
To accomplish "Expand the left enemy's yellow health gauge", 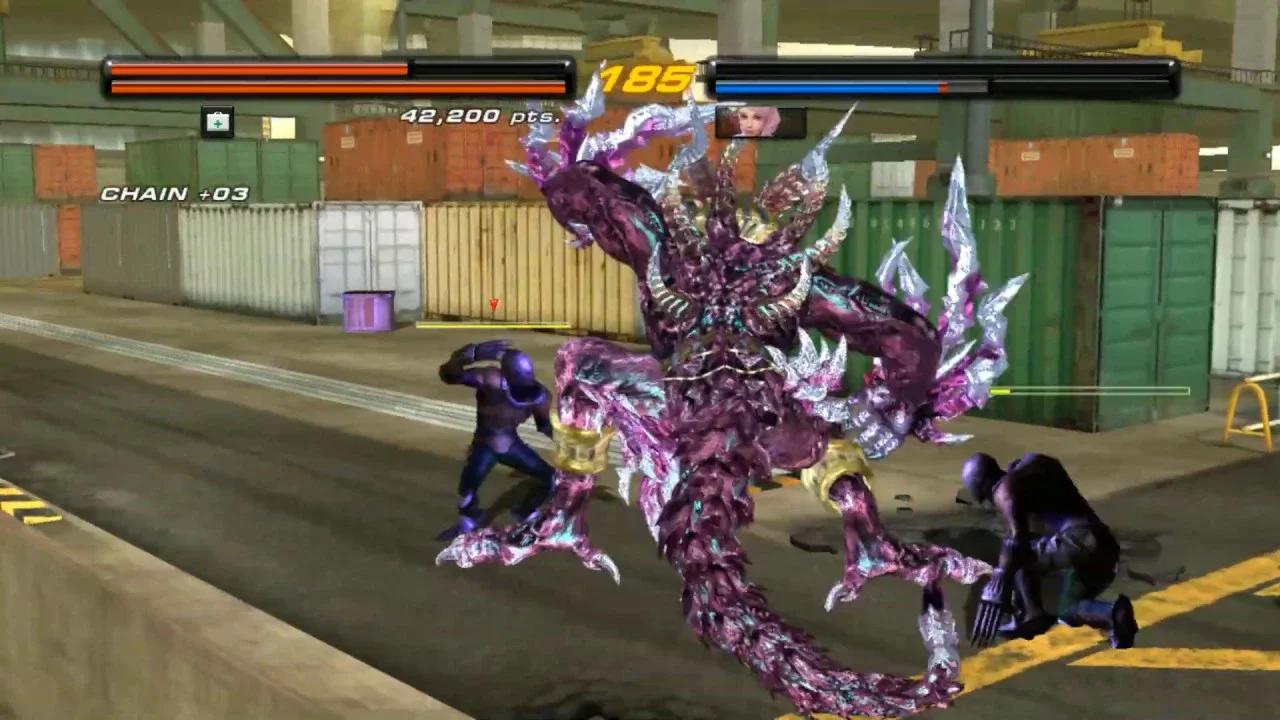I will [495, 324].
